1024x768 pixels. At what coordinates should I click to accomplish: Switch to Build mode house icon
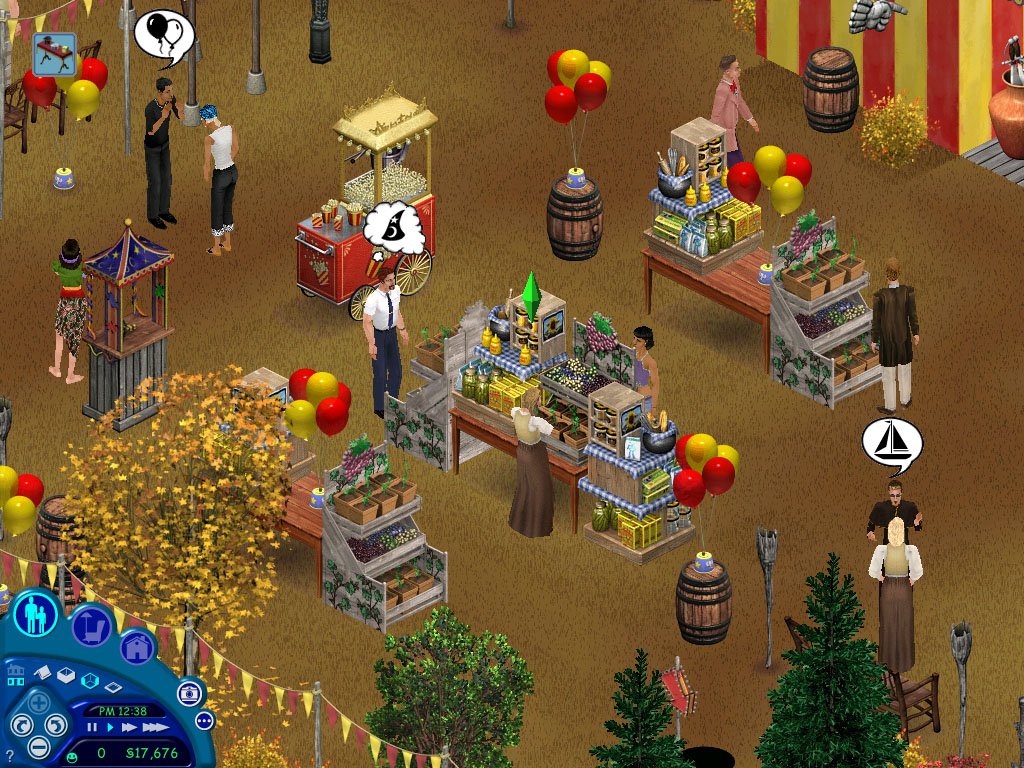[138, 648]
